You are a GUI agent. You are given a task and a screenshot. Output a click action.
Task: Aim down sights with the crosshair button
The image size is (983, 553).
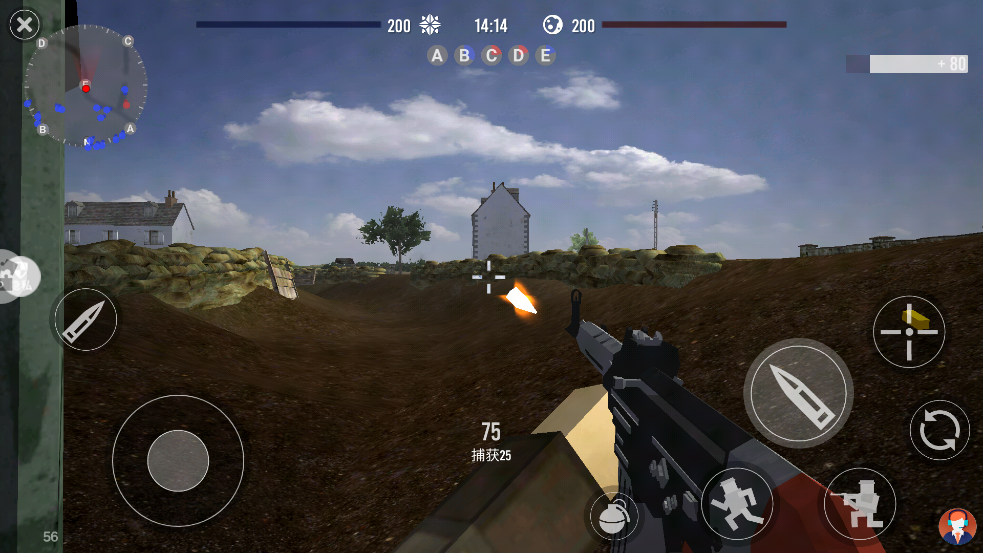[x=909, y=332]
